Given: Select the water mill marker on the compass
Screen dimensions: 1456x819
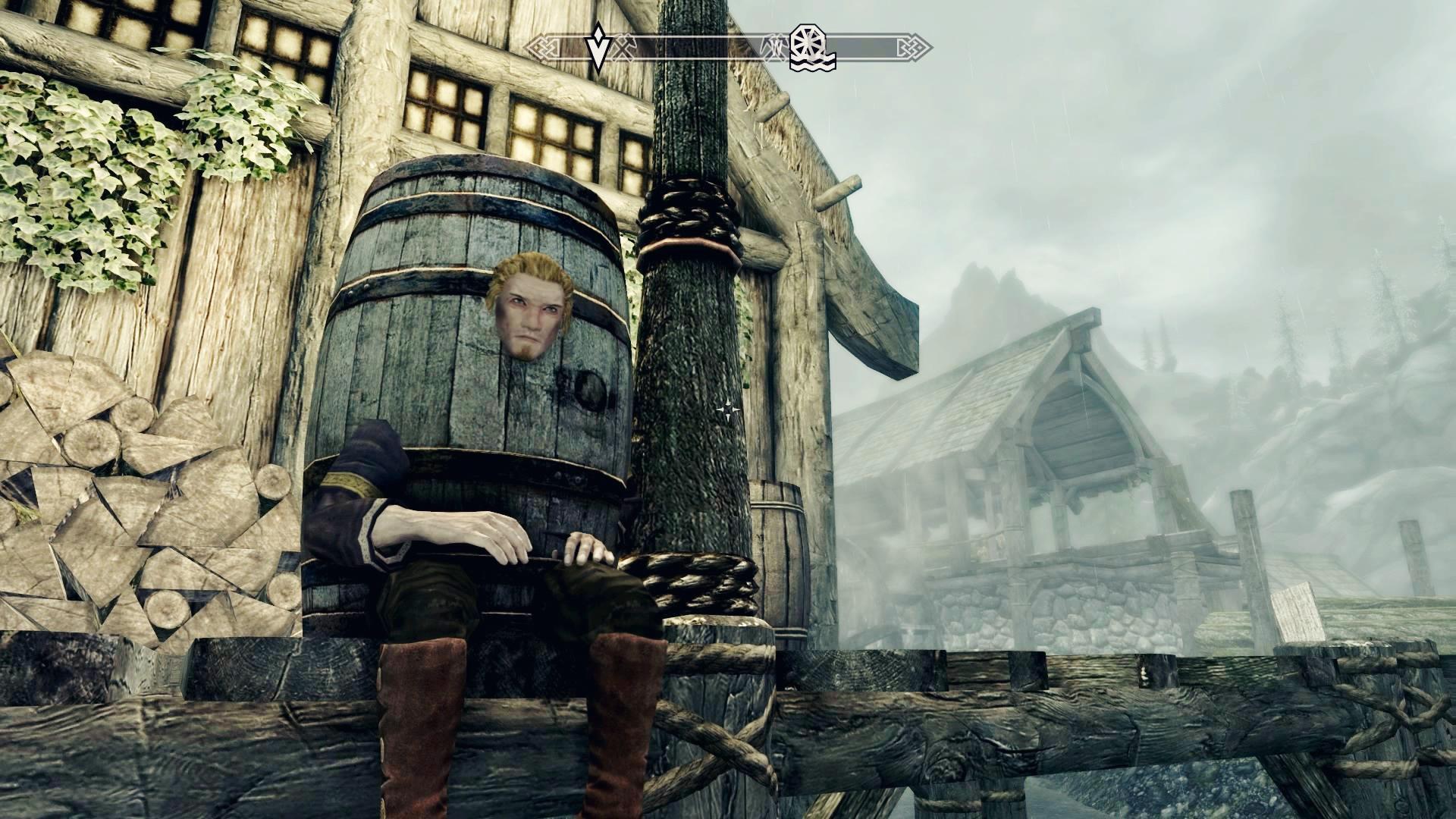Looking at the screenshot, I should tap(811, 48).
